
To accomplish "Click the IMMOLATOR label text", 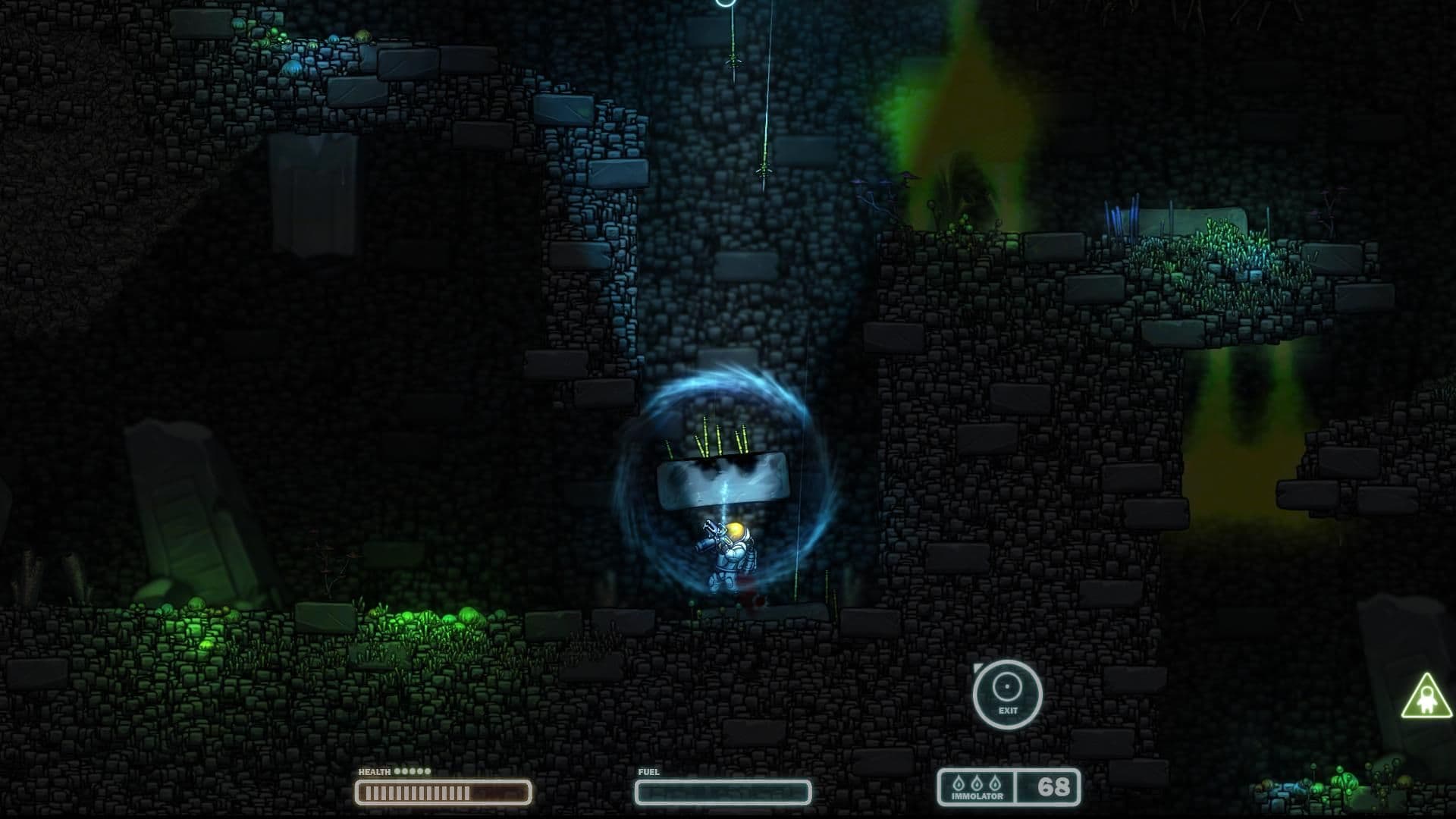I will coord(977,795).
